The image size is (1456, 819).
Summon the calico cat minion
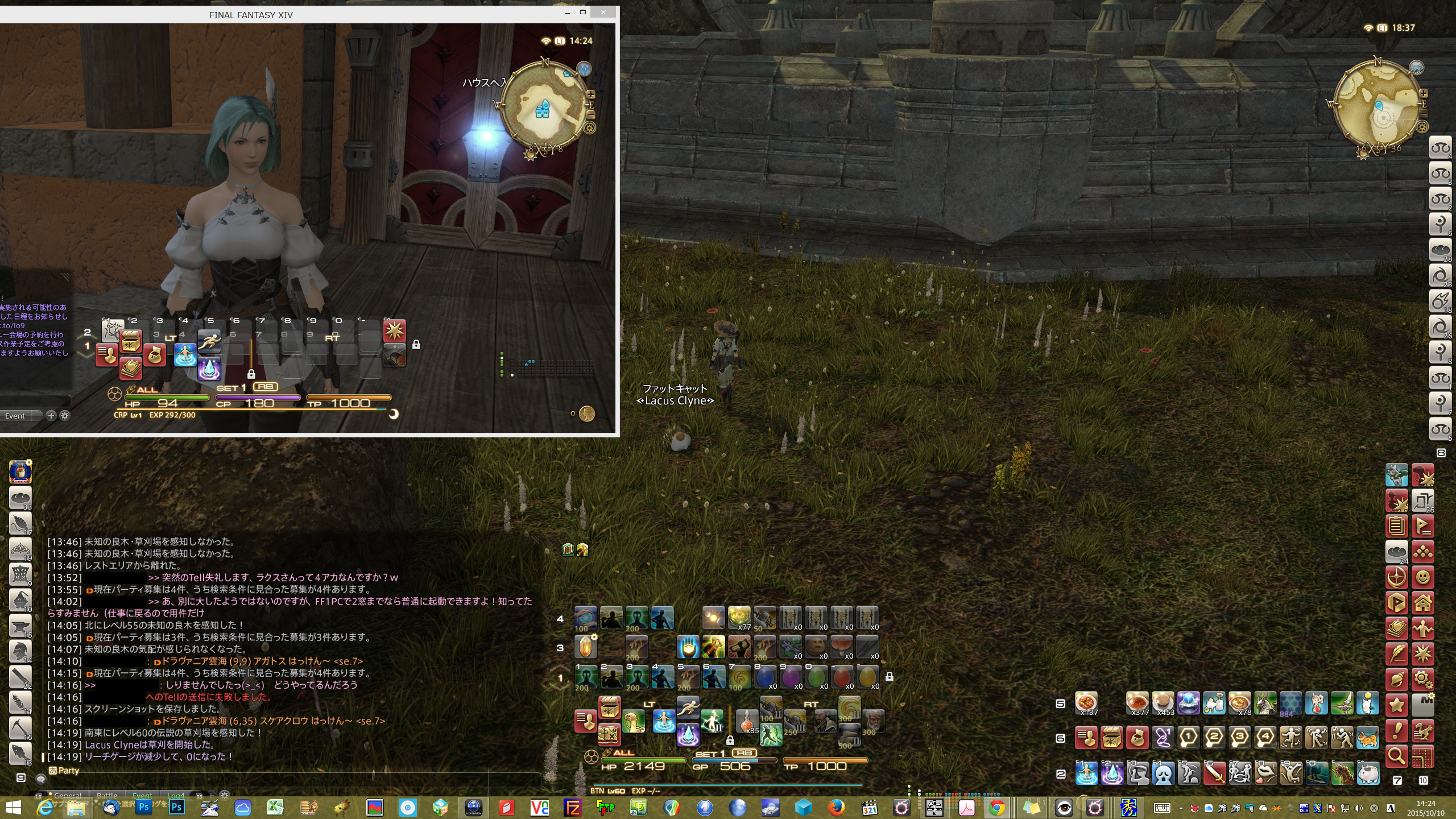coord(1368,738)
